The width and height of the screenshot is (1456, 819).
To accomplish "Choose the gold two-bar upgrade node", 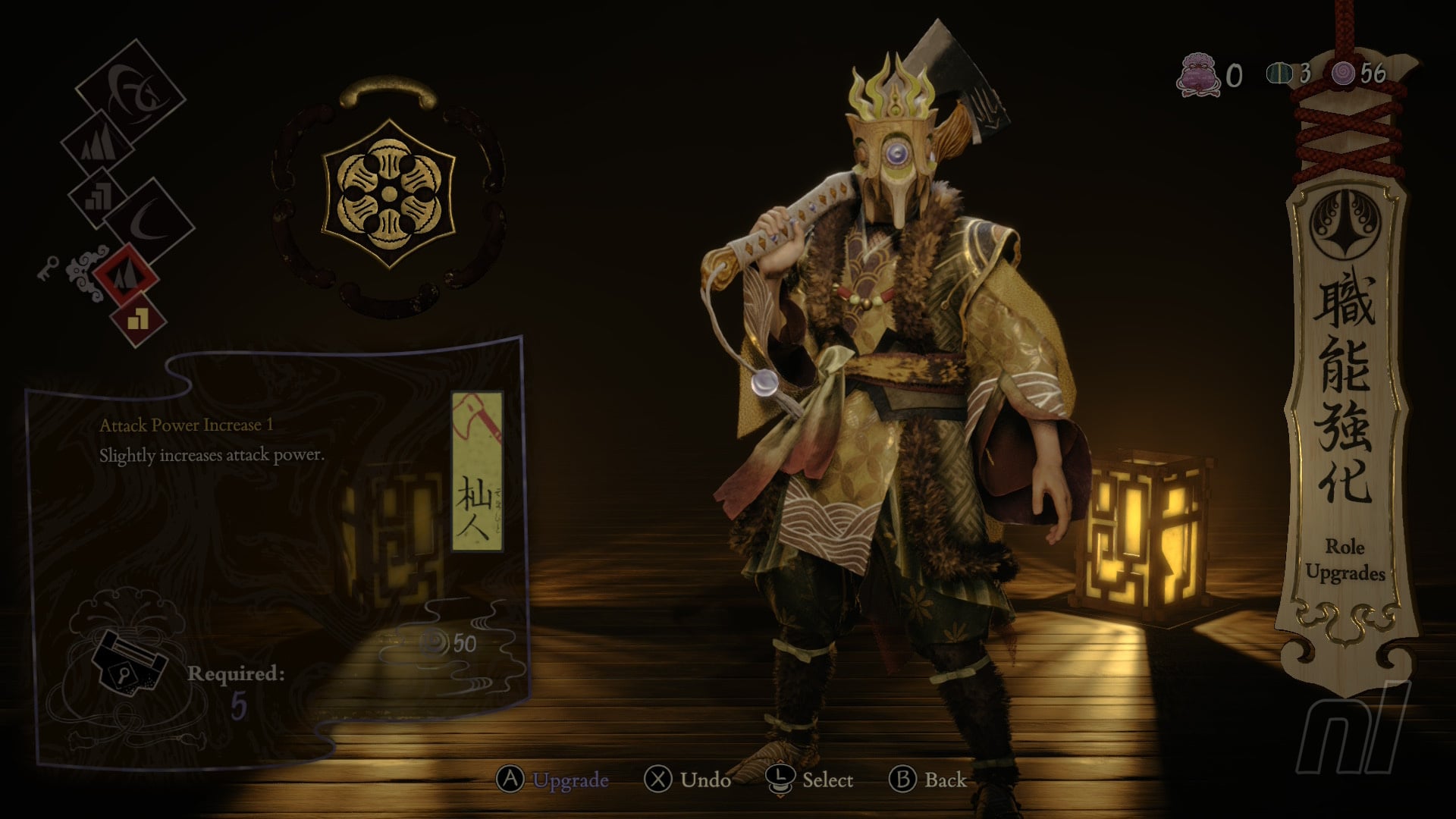I will pos(138,320).
